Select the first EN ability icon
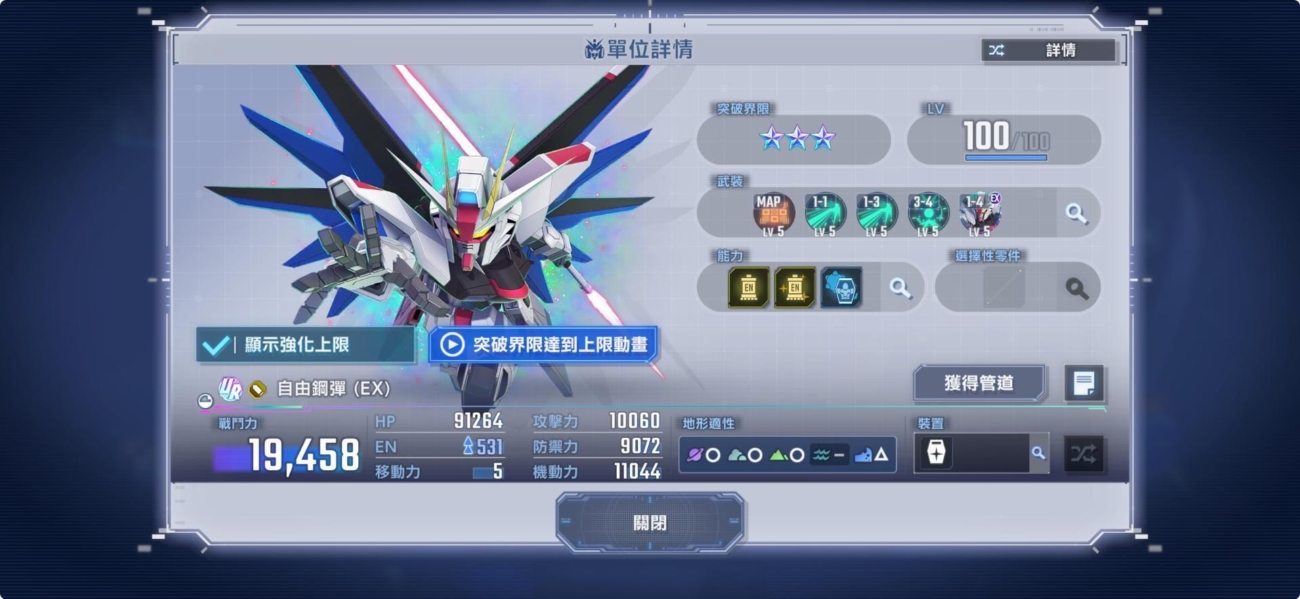Image resolution: width=1300 pixels, height=599 pixels. [749, 288]
